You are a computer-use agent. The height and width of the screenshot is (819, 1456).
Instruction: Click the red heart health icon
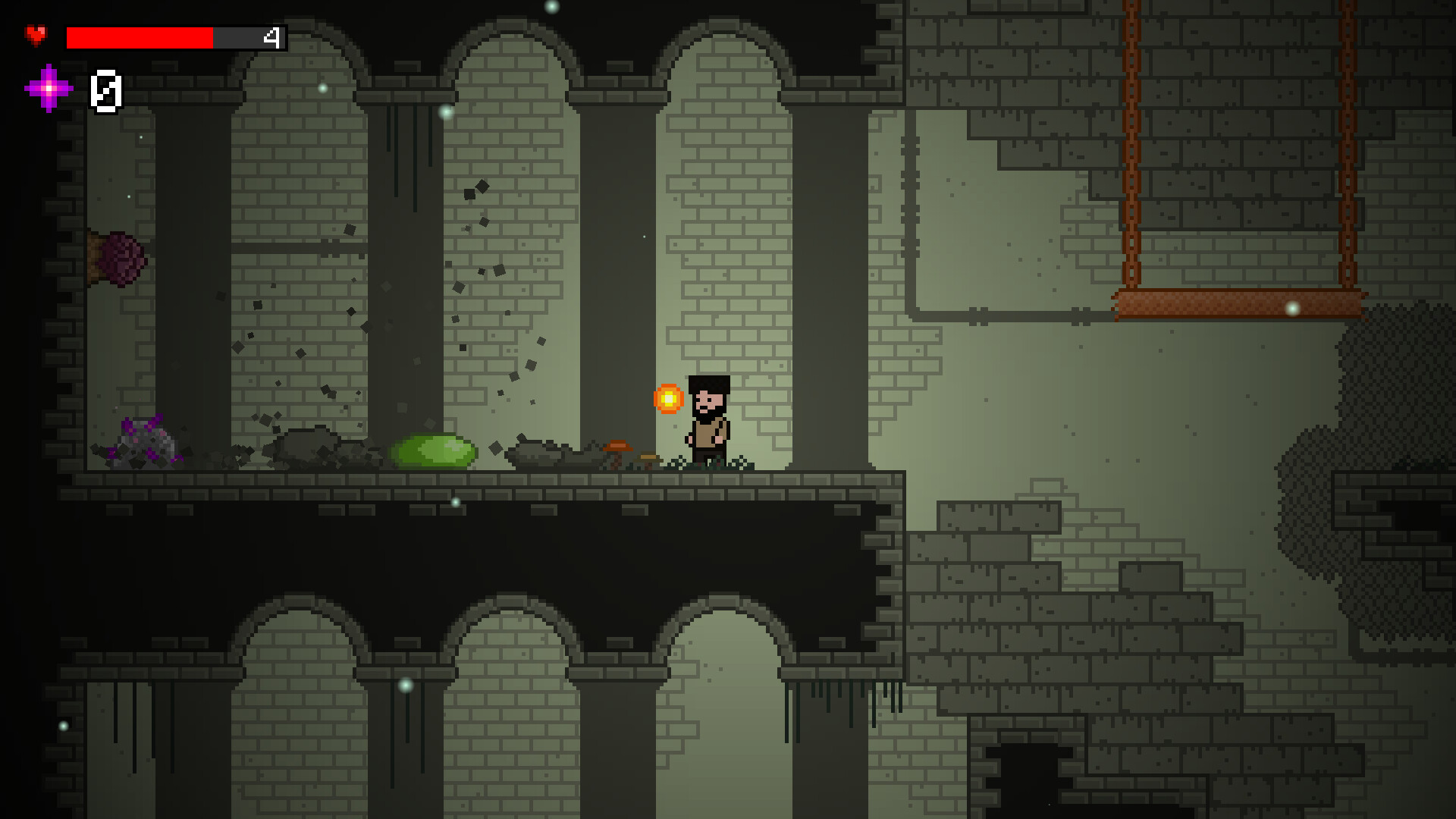(x=36, y=33)
